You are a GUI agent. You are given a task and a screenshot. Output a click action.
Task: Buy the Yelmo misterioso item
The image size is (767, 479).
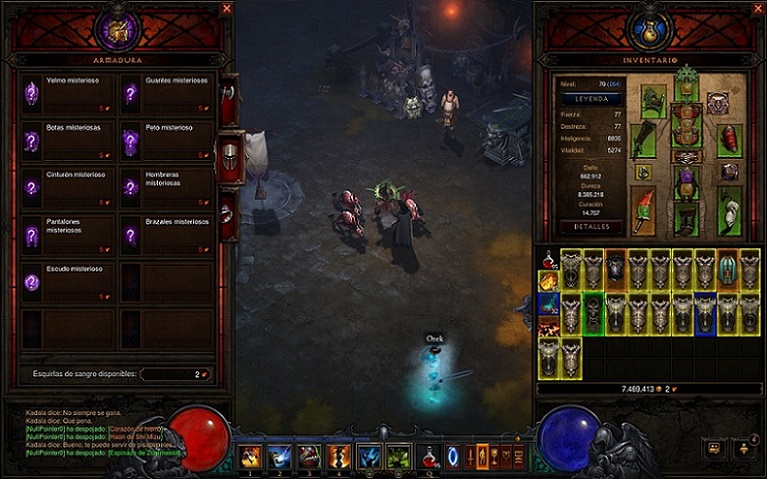(67, 93)
